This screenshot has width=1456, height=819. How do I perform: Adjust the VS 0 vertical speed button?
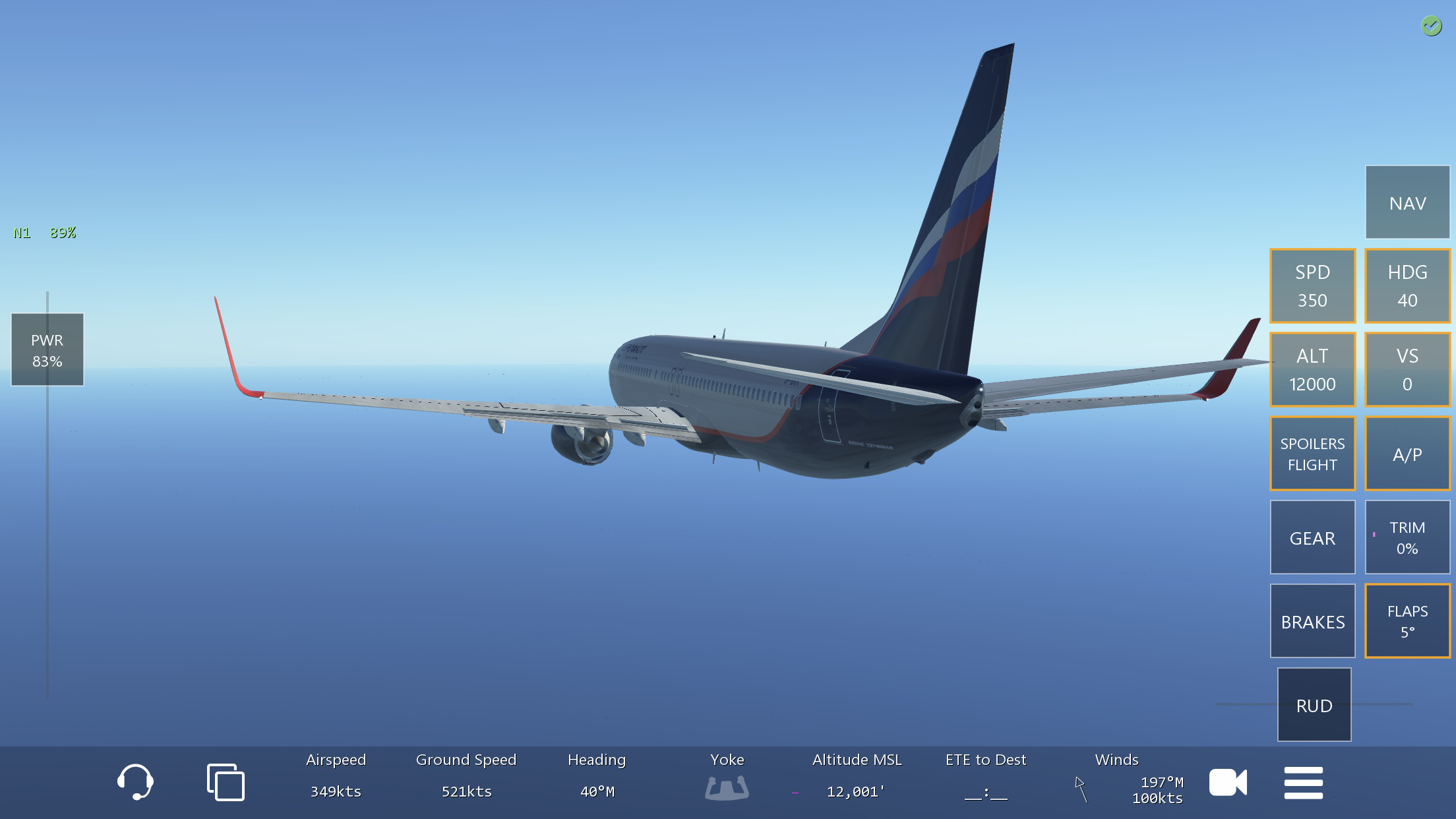click(x=1407, y=369)
